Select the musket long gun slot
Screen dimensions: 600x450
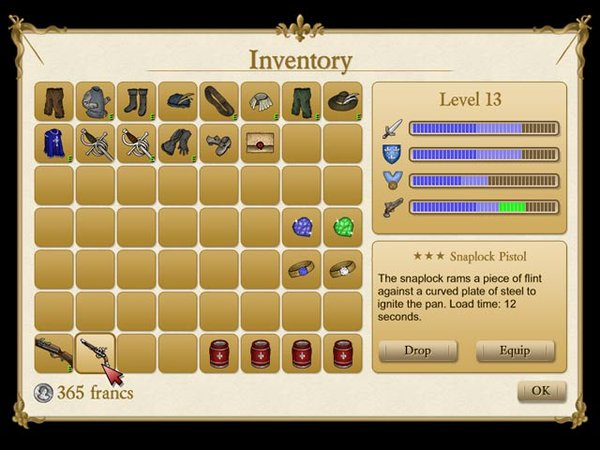pos(54,352)
